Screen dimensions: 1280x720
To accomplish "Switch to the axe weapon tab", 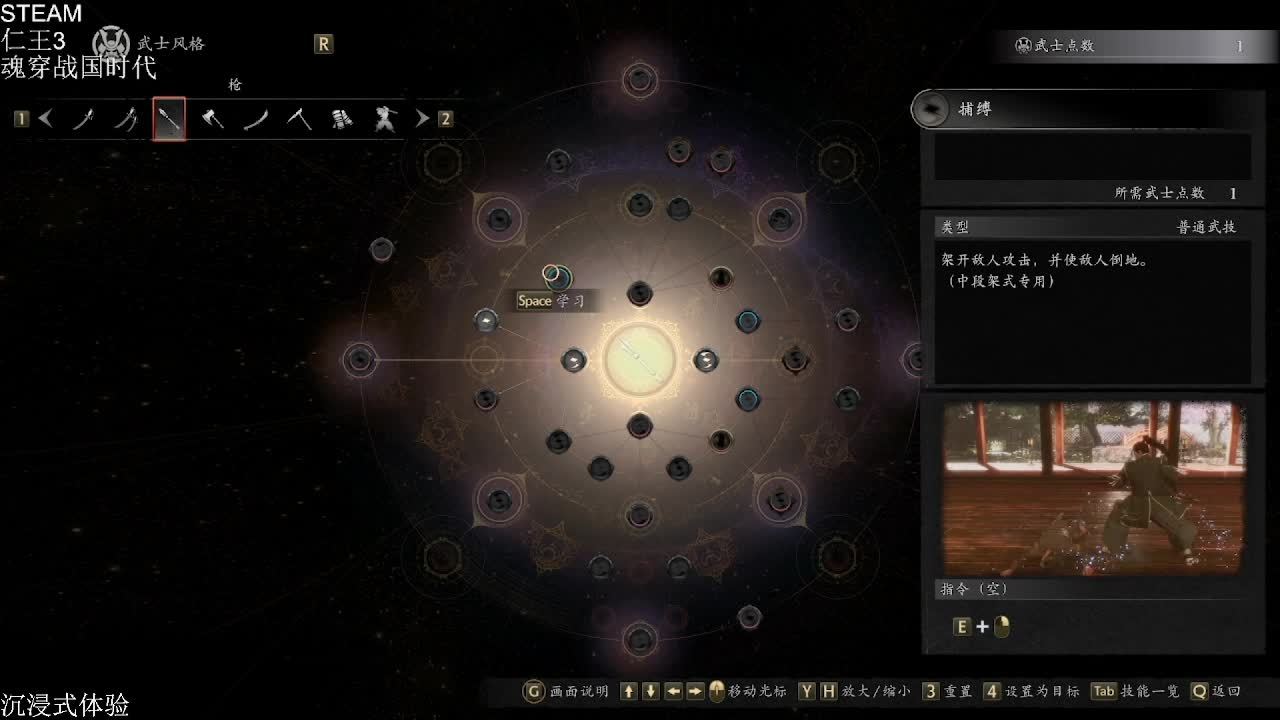I will tap(212, 119).
